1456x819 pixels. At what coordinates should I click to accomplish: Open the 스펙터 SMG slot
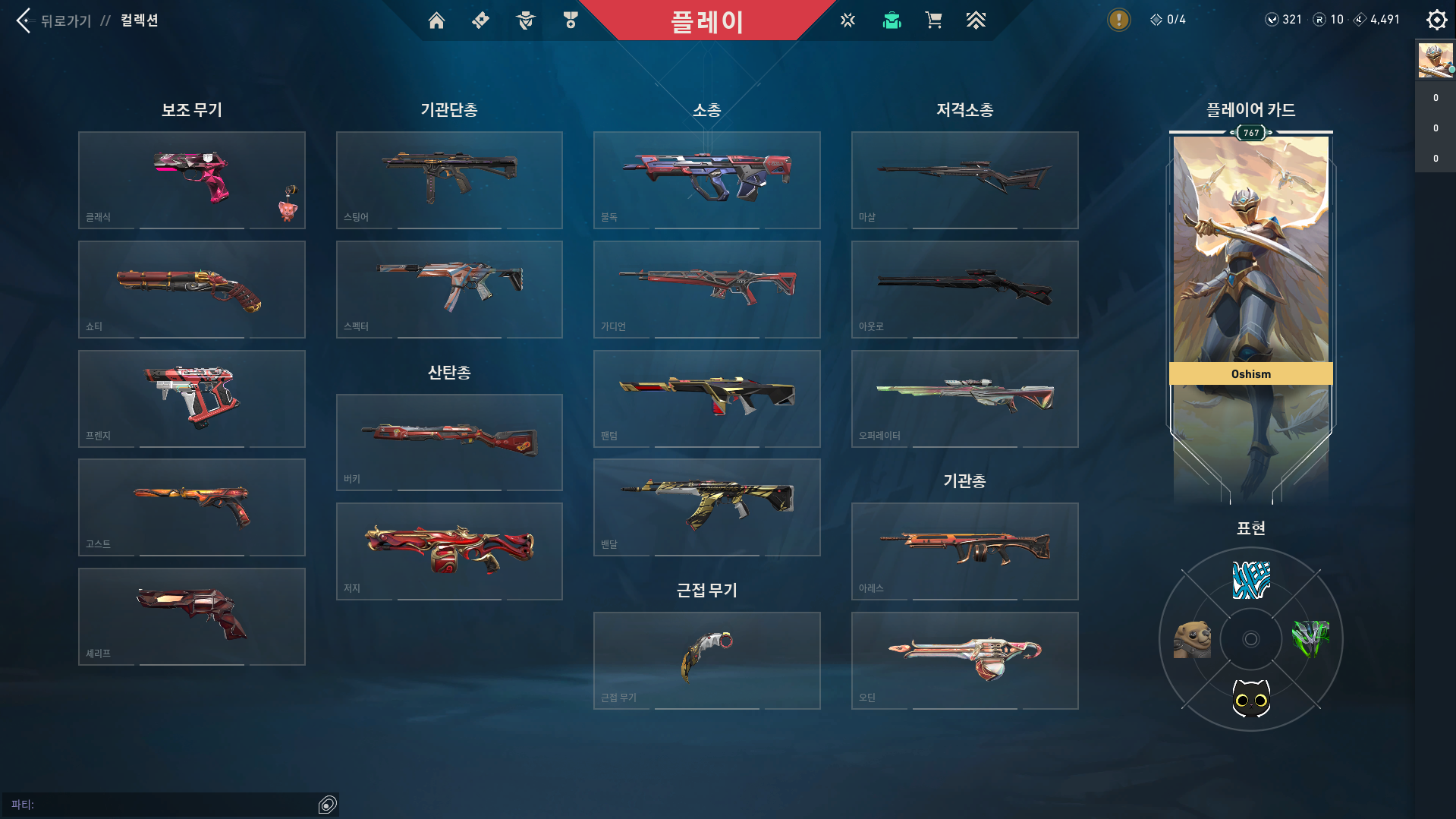point(449,289)
